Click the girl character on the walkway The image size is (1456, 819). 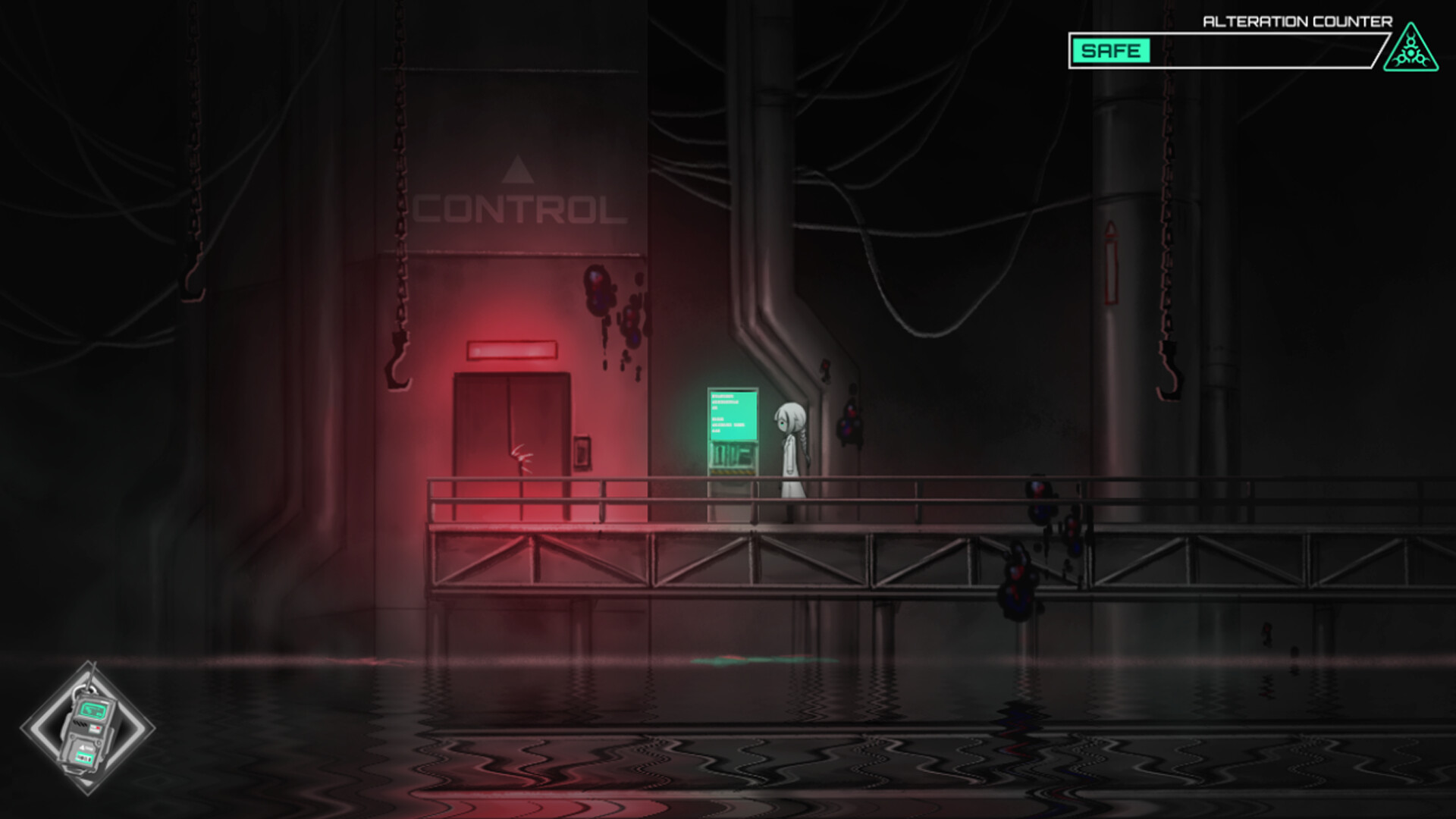tap(792, 447)
